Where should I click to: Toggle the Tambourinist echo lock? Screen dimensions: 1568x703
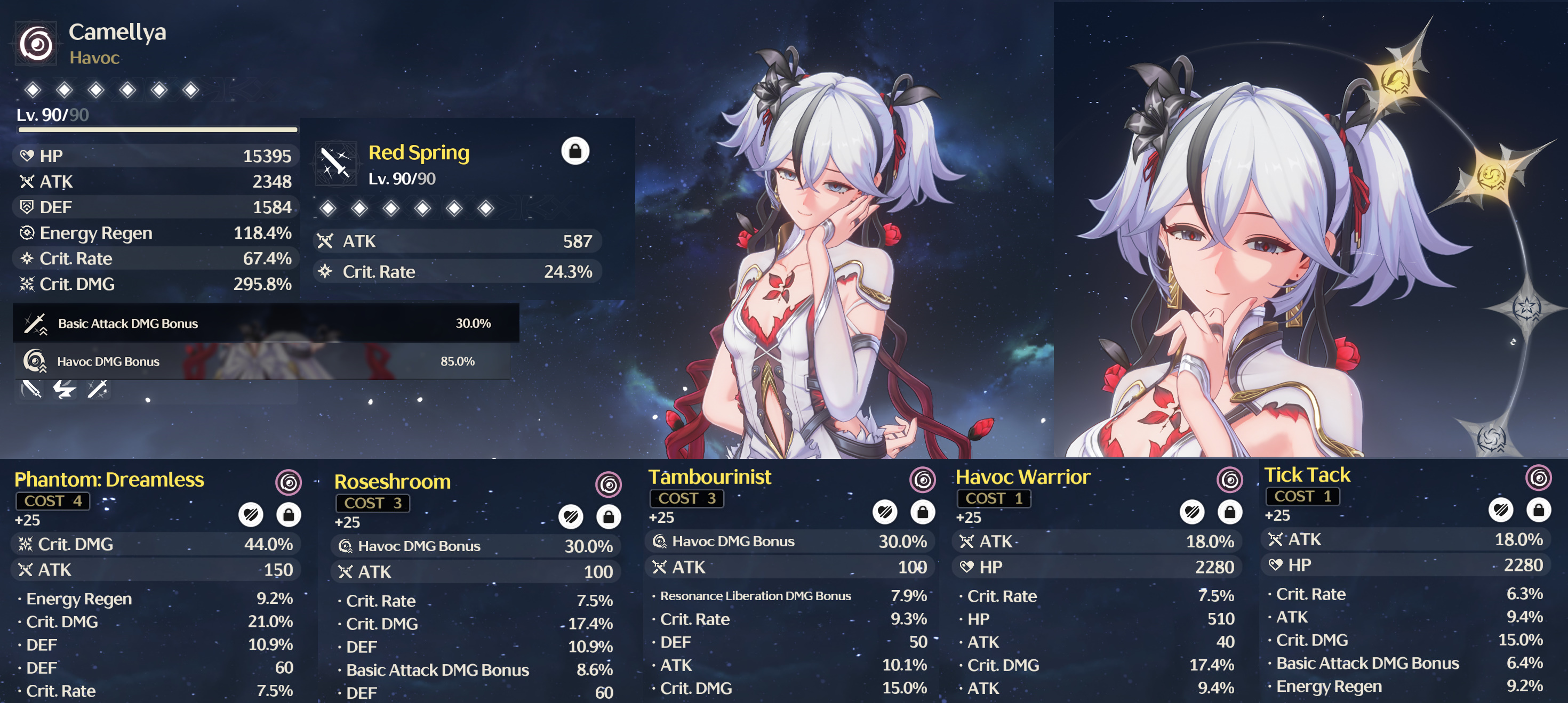coord(922,512)
